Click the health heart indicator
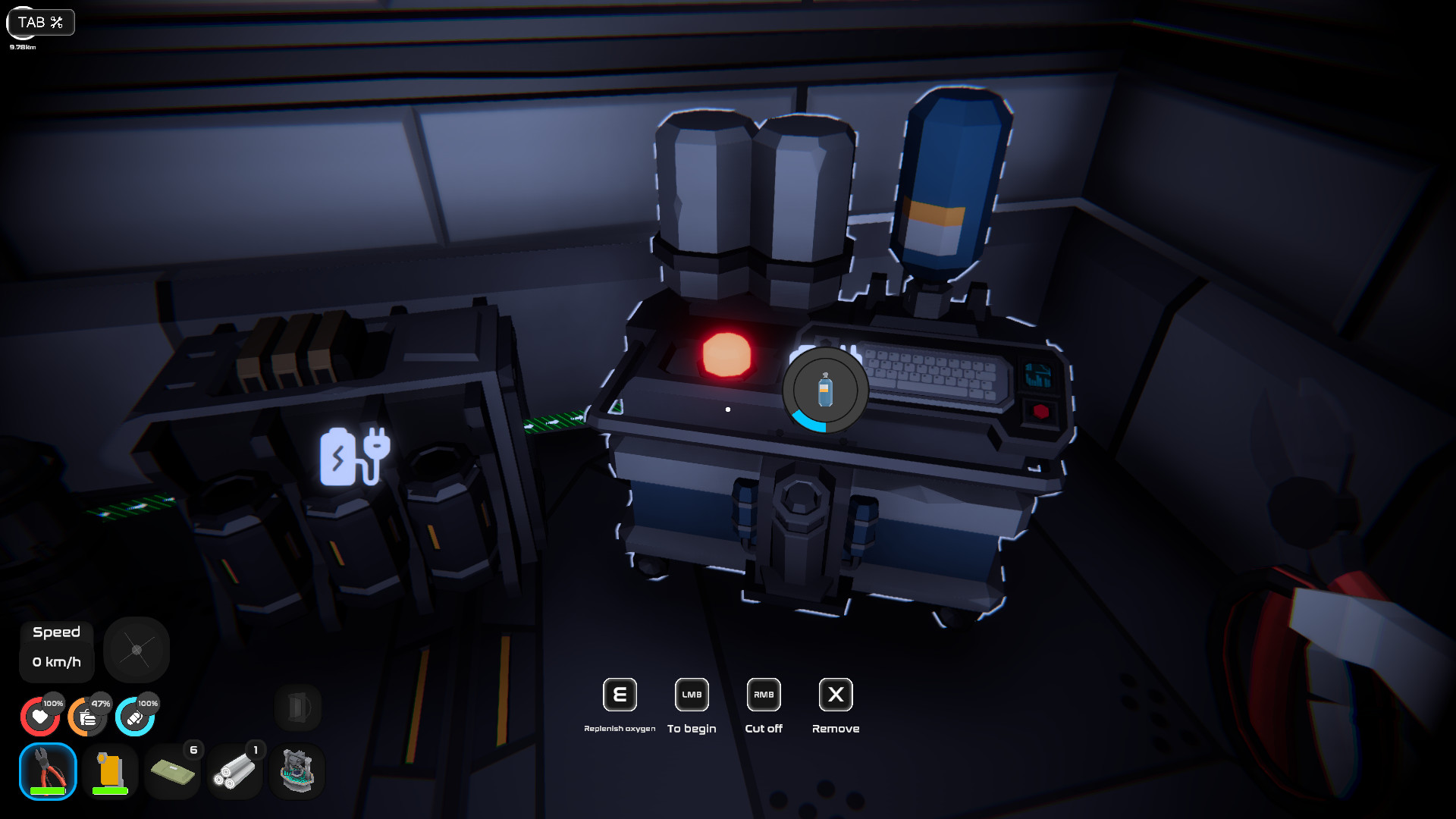This screenshot has width=1456, height=819. click(x=40, y=716)
